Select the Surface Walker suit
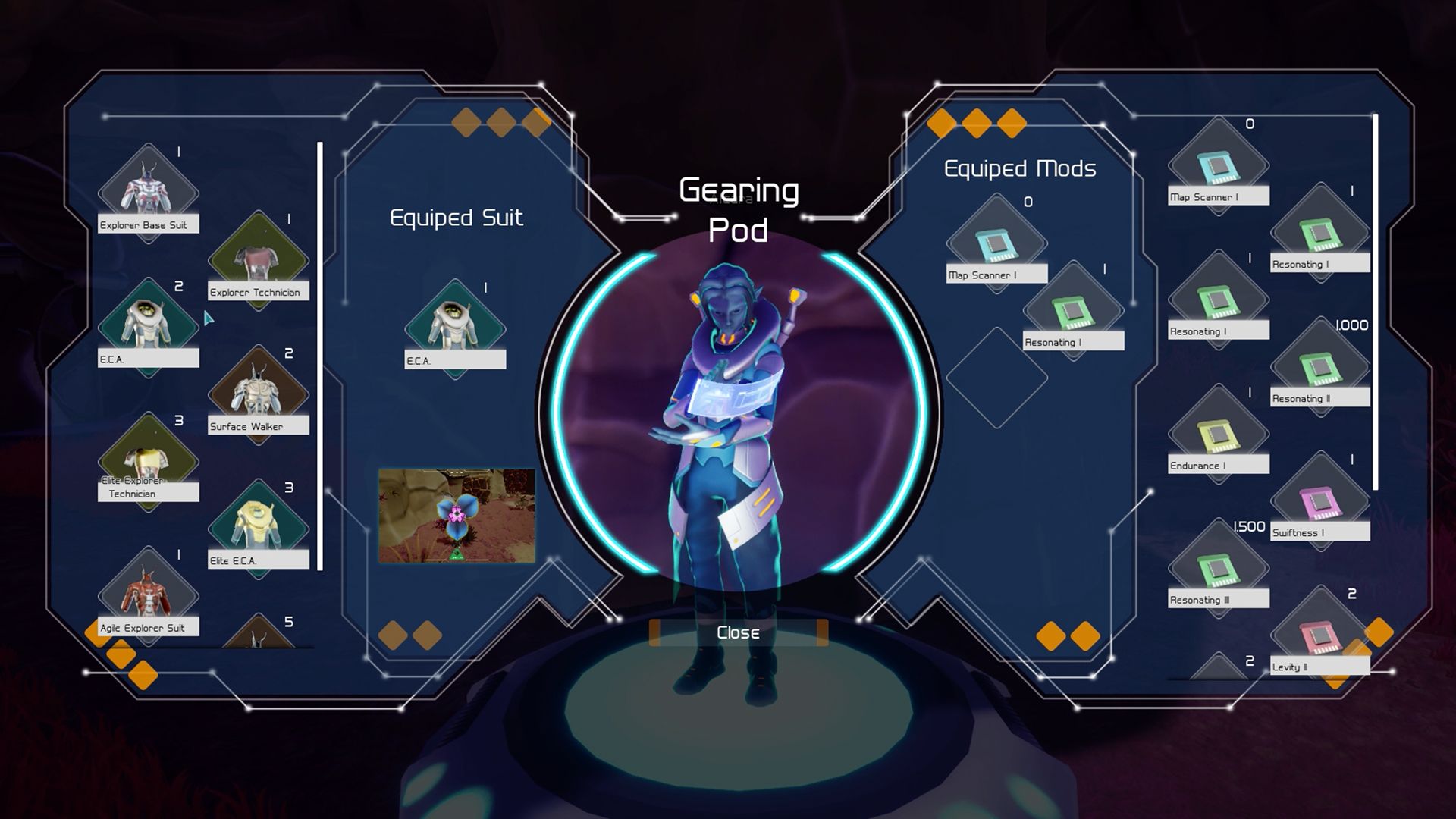This screenshot has height=819, width=1456. (x=259, y=387)
